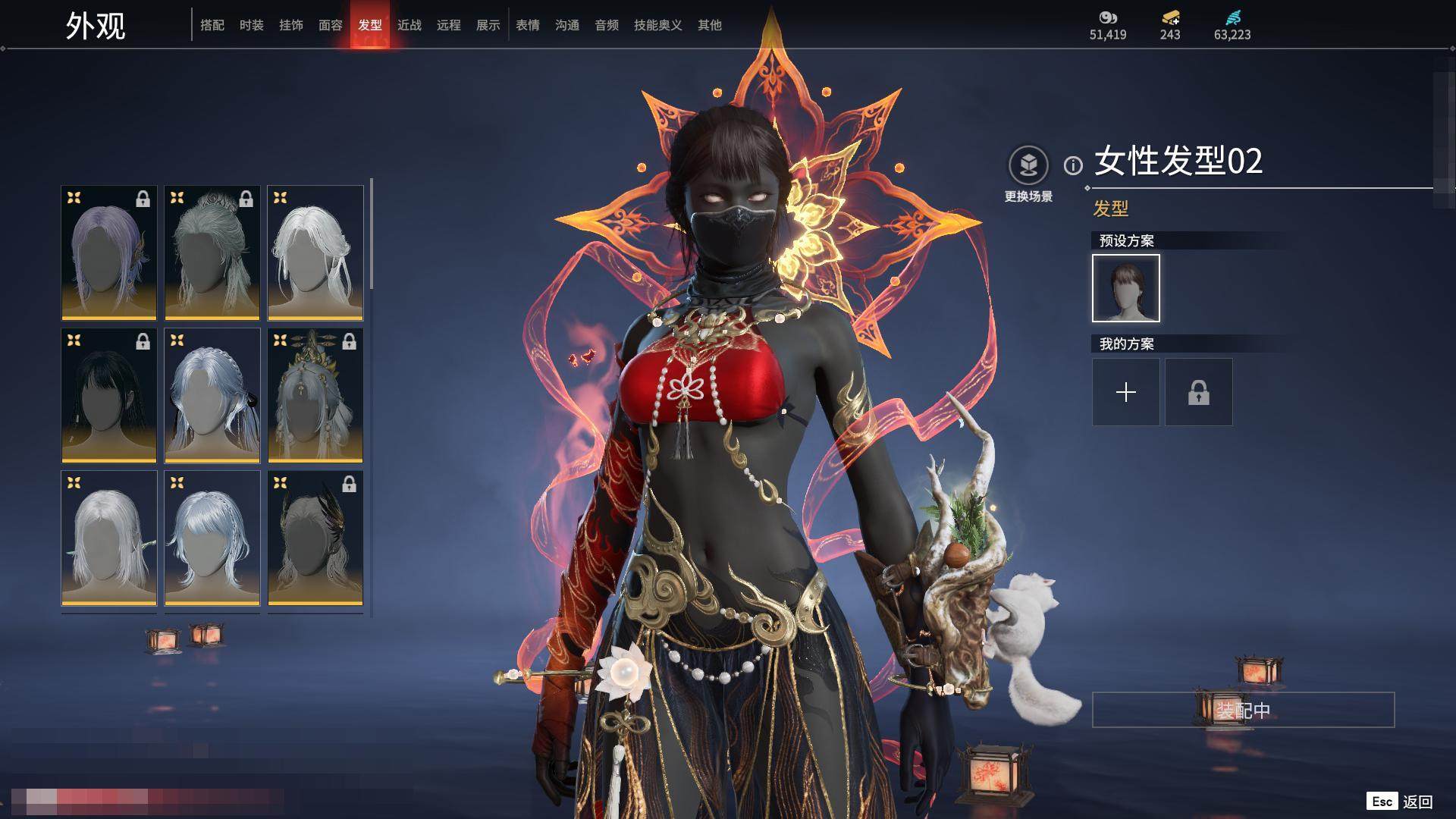Open the 表情 tab

point(528,25)
